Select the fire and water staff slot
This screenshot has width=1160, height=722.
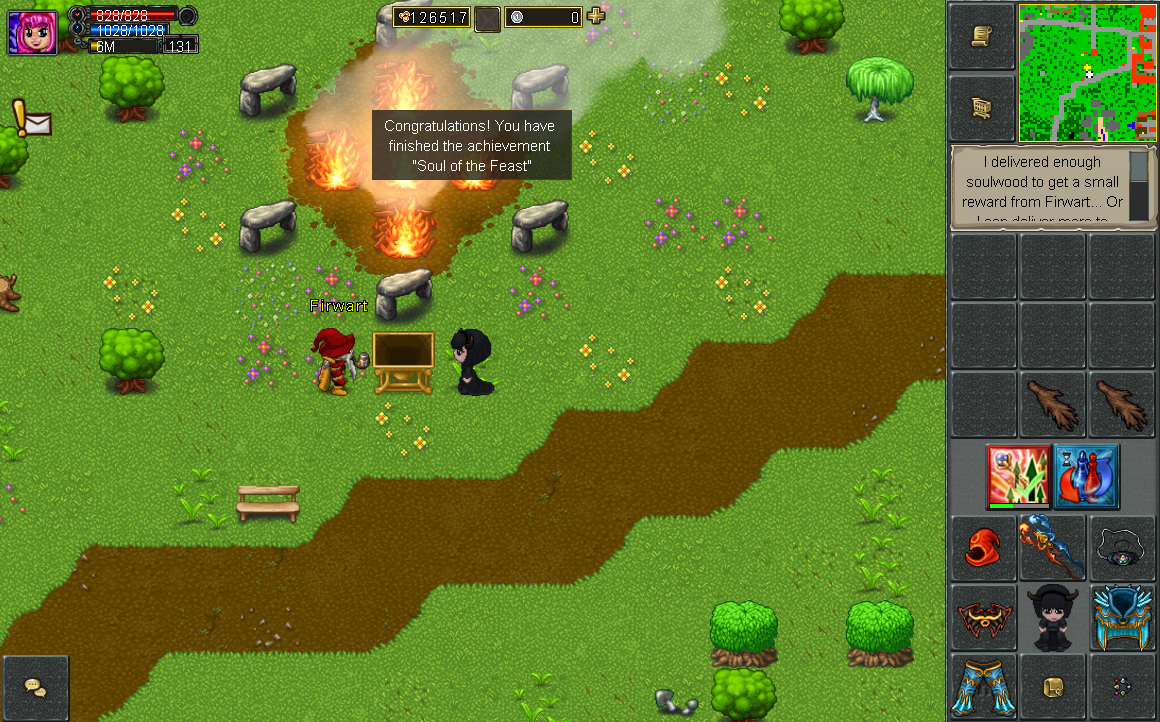(1052, 548)
